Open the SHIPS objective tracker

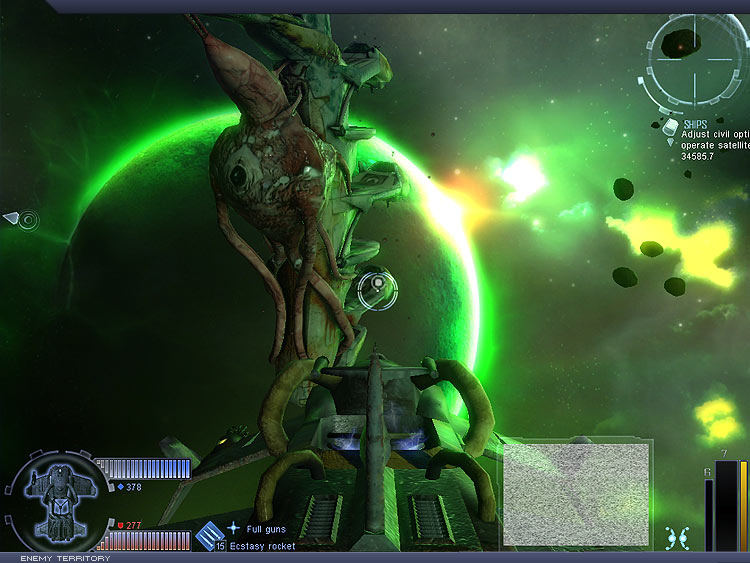(695, 125)
